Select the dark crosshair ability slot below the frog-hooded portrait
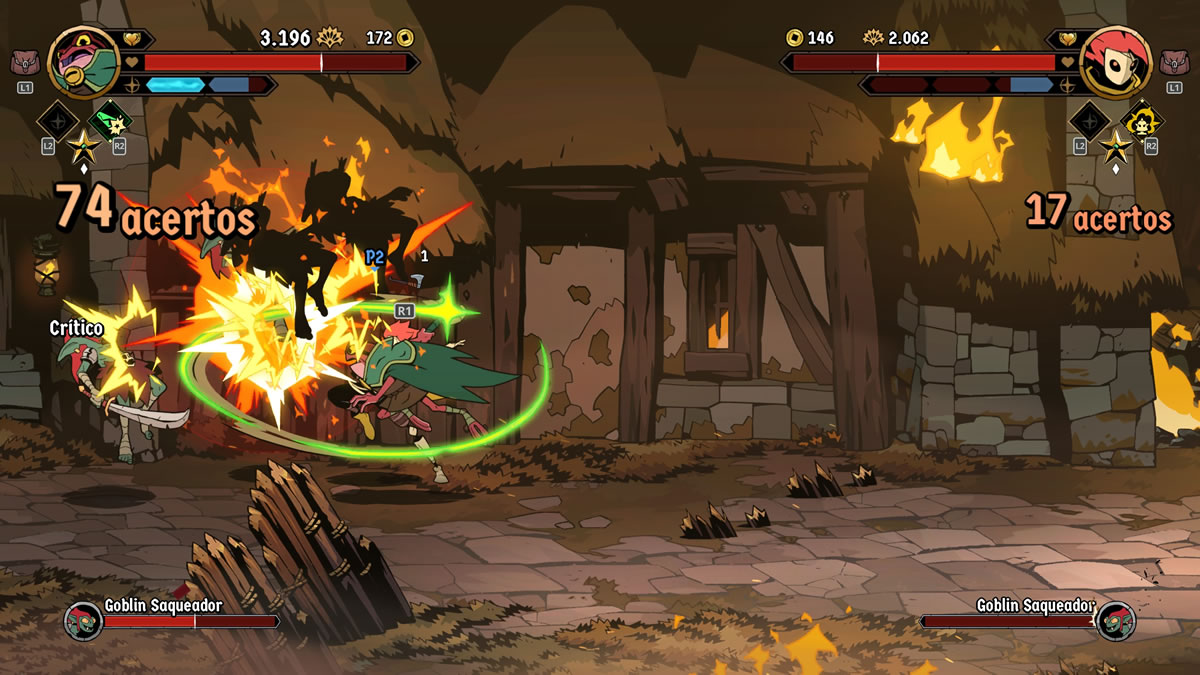Viewport: 1200px width, 675px height. coord(56,122)
